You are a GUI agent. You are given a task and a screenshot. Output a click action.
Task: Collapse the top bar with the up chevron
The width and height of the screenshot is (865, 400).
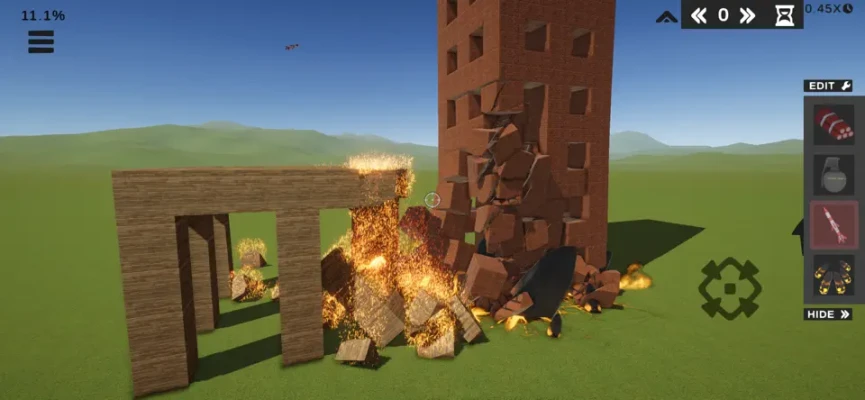pyautogui.click(x=667, y=16)
